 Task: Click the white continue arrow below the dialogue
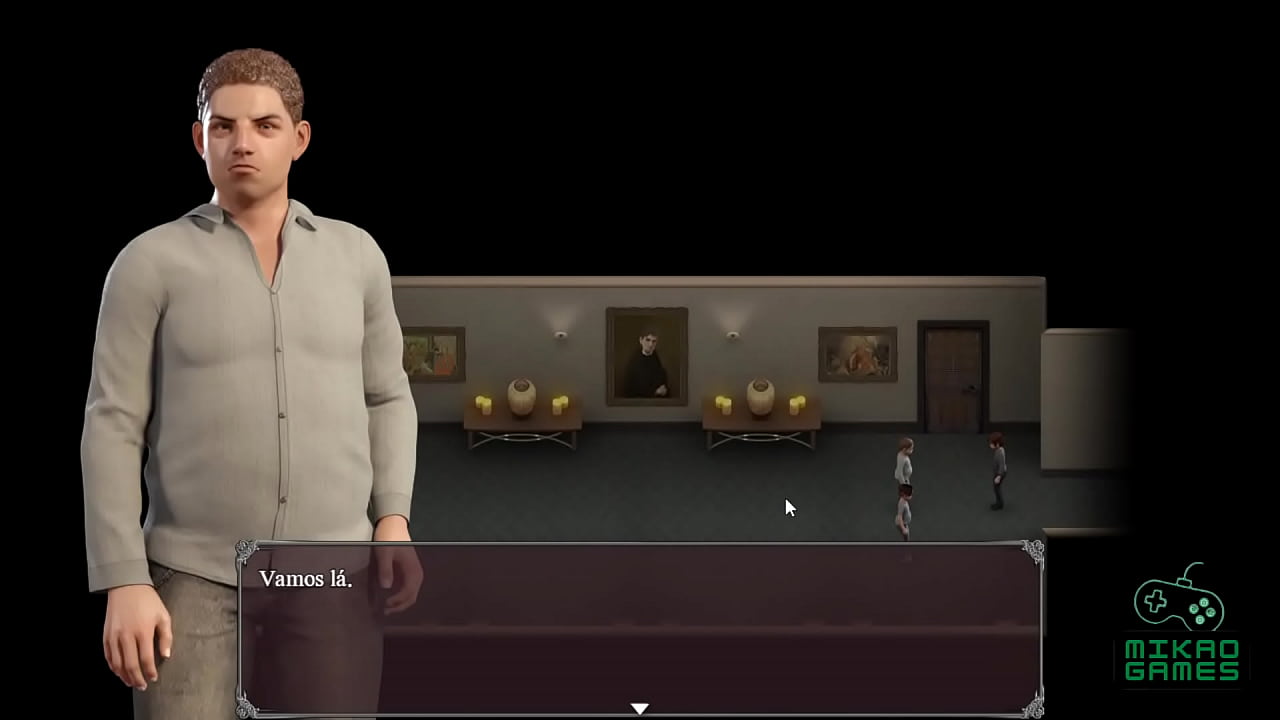640,707
